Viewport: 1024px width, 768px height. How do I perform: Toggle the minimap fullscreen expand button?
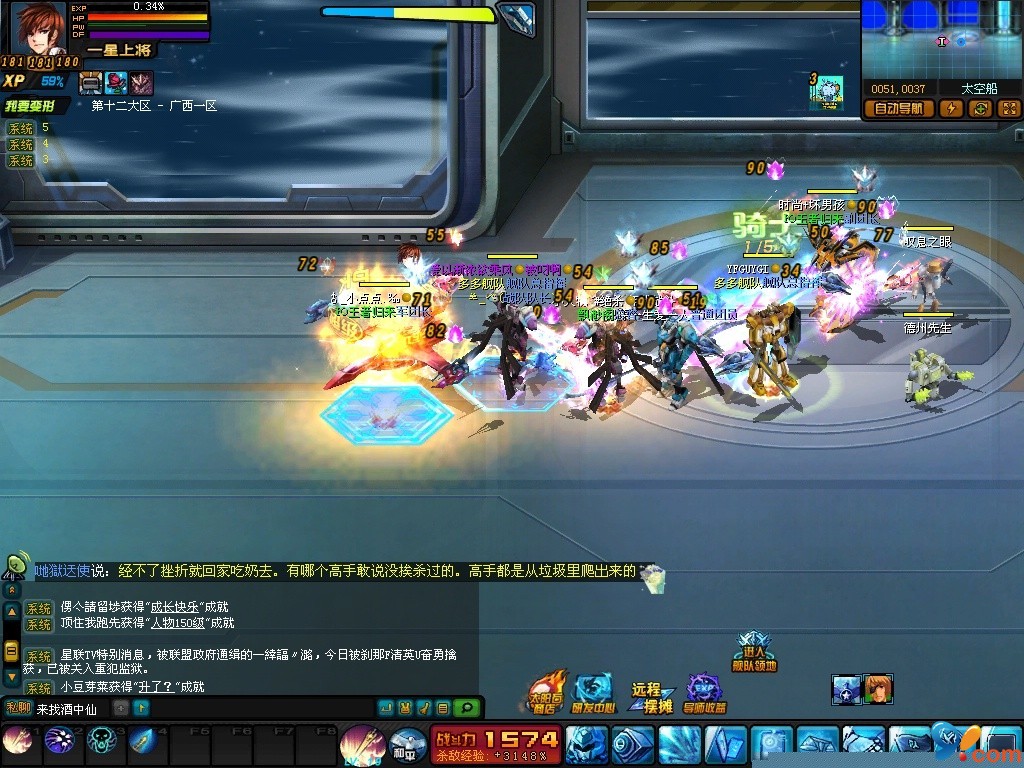(1008, 109)
